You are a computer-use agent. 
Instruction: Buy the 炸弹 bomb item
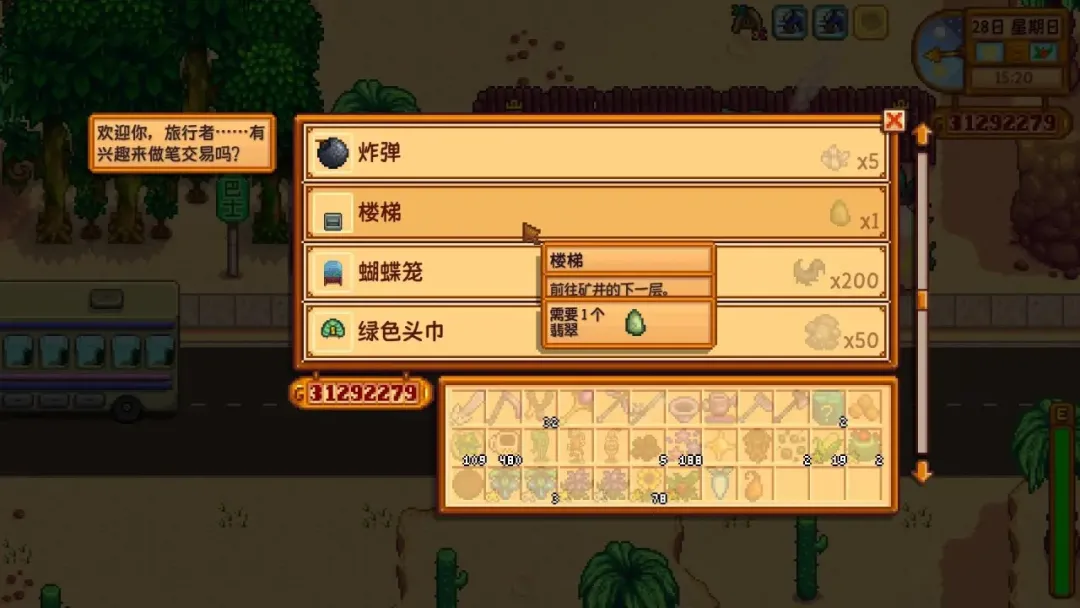click(x=595, y=153)
